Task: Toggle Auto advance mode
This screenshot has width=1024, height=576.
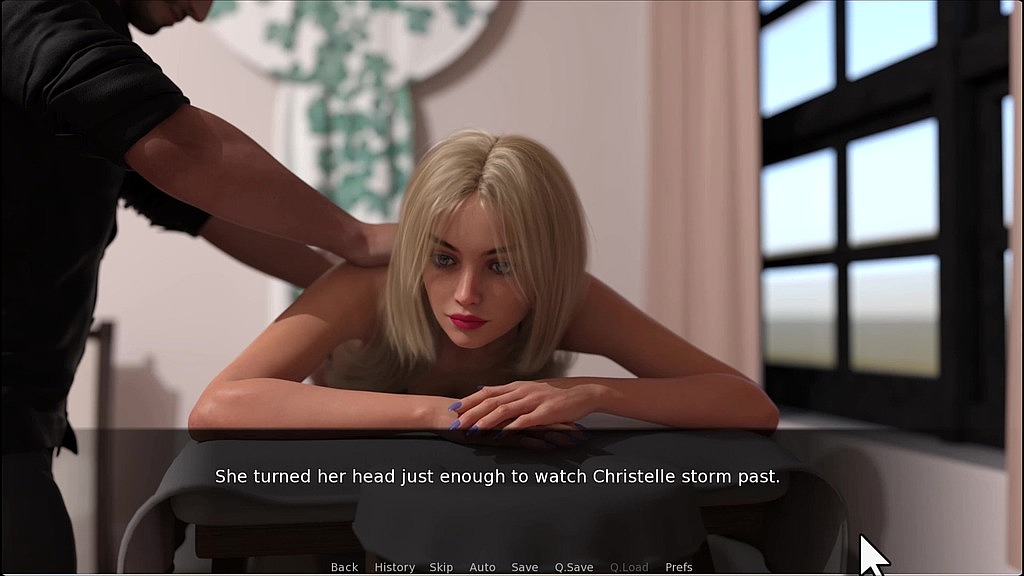Action: [482, 567]
